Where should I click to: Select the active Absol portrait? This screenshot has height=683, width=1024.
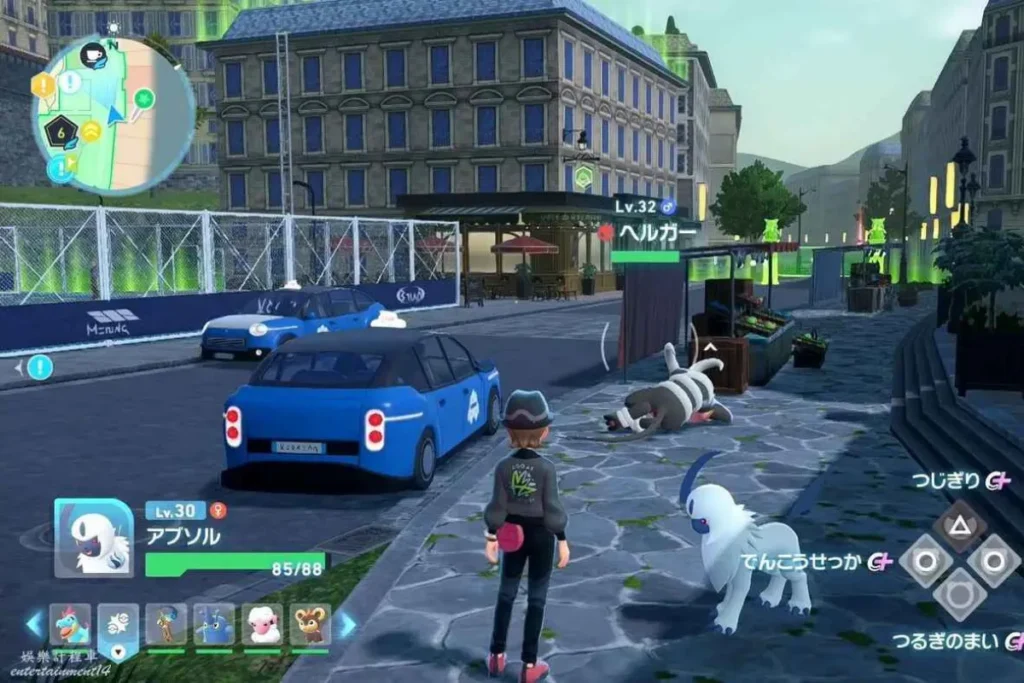pos(93,538)
